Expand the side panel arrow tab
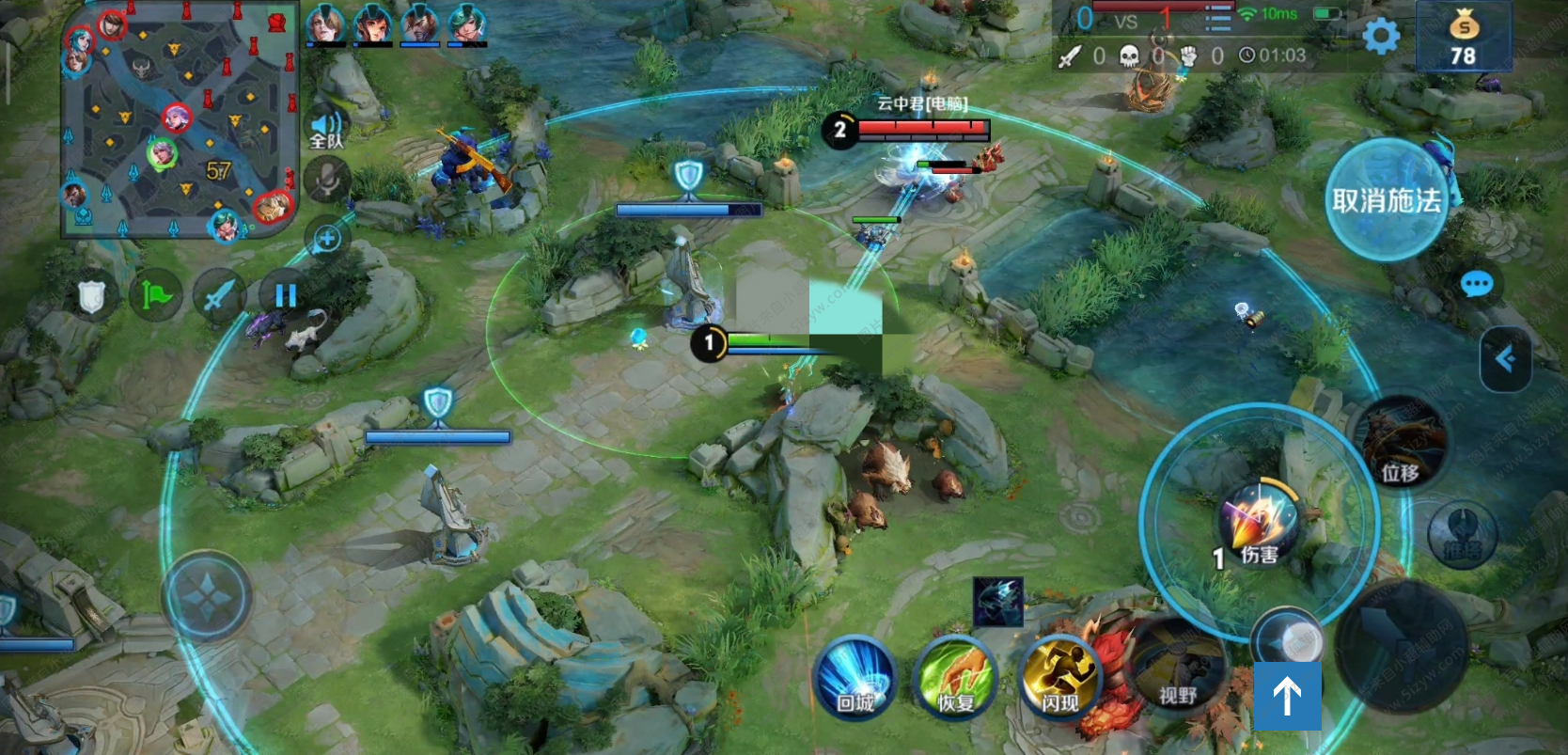 1505,358
